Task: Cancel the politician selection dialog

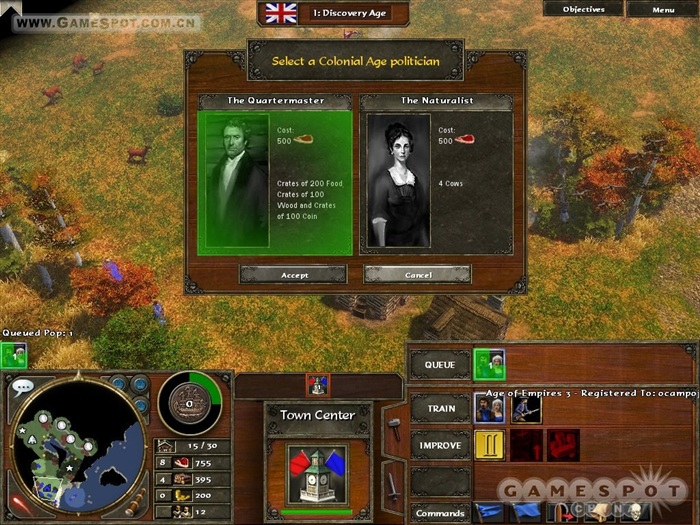Action: click(x=418, y=274)
